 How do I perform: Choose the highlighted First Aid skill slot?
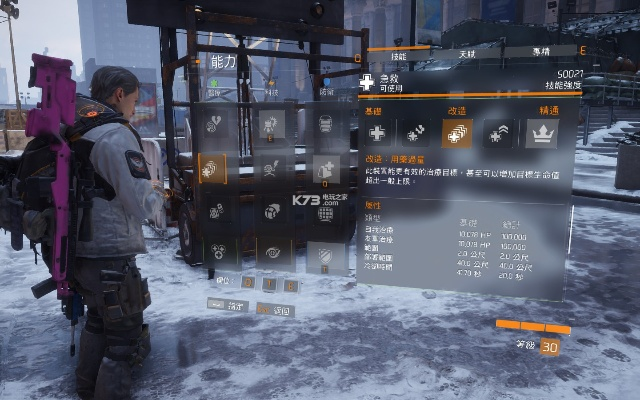(213, 168)
